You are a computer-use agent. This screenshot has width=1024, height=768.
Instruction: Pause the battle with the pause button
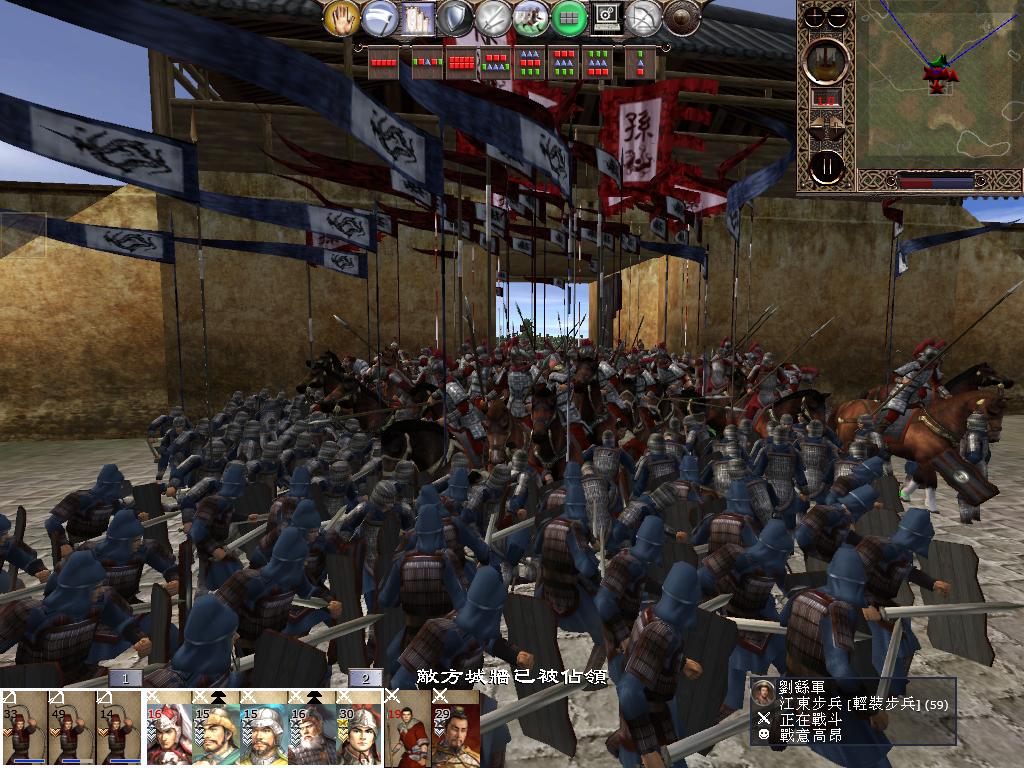827,167
